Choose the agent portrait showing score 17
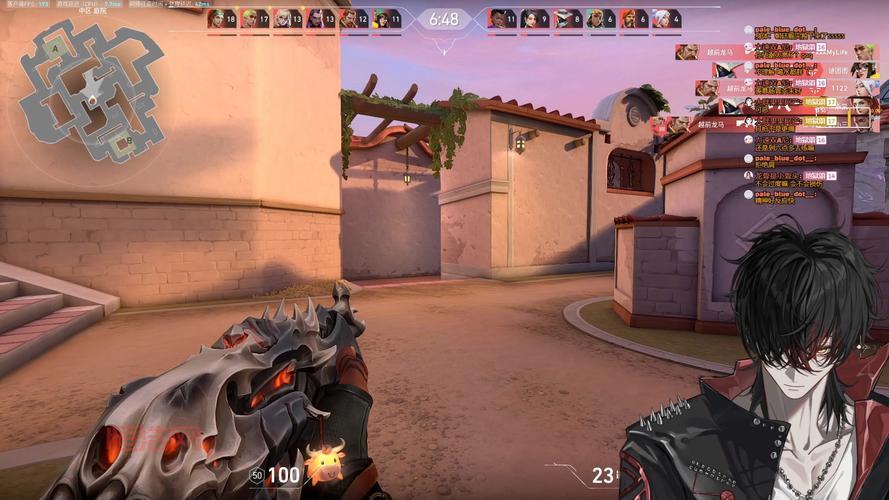This screenshot has width=889, height=500. pyautogui.click(x=248, y=18)
